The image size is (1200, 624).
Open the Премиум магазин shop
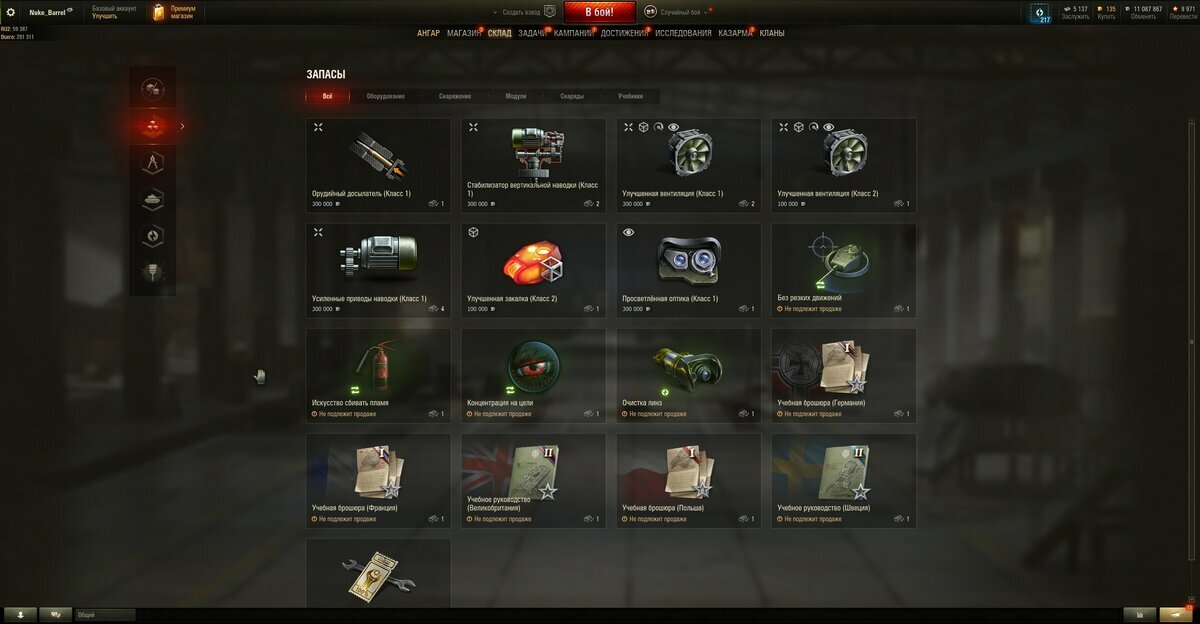[175, 12]
